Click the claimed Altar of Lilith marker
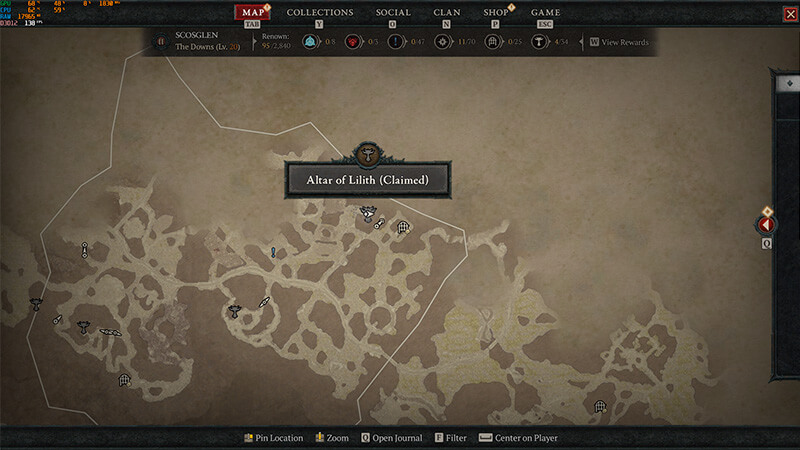This screenshot has height=450, width=800. pos(368,212)
